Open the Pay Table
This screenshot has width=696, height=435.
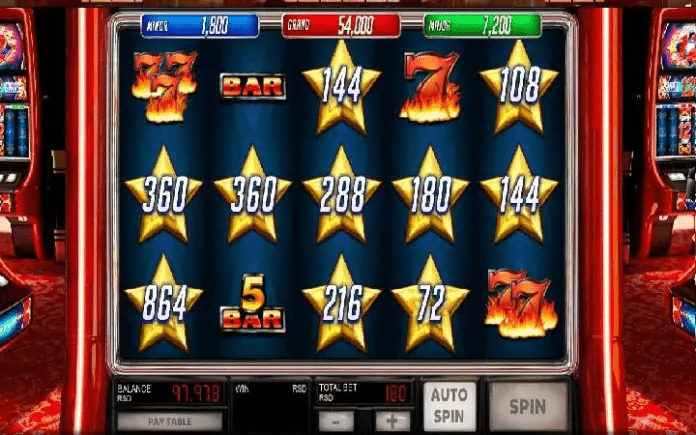click(x=169, y=421)
